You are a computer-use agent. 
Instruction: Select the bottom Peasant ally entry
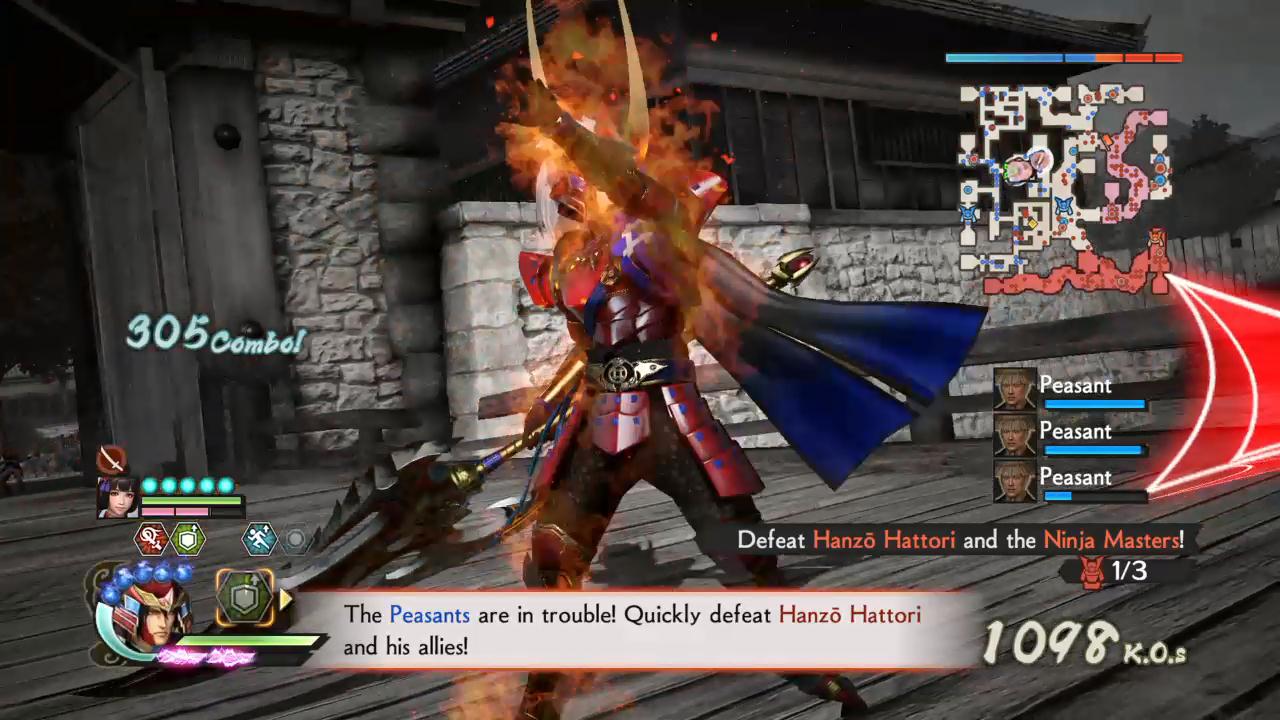tap(1071, 482)
